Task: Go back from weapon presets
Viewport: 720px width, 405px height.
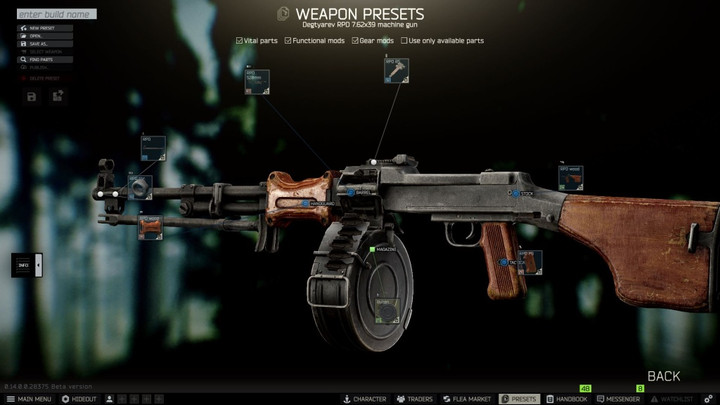Action: coord(663,376)
